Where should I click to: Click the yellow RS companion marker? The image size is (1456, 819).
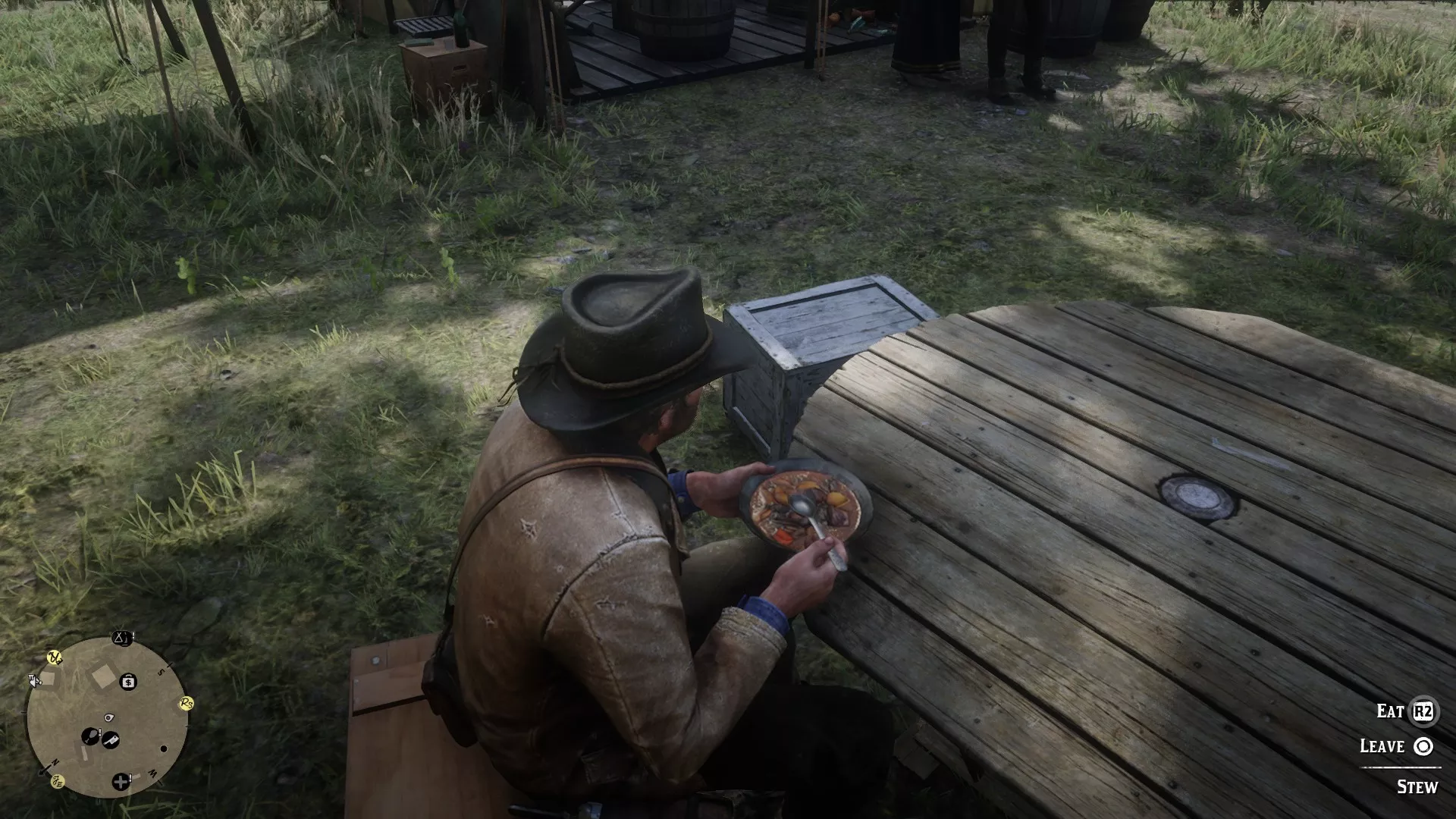[x=186, y=703]
